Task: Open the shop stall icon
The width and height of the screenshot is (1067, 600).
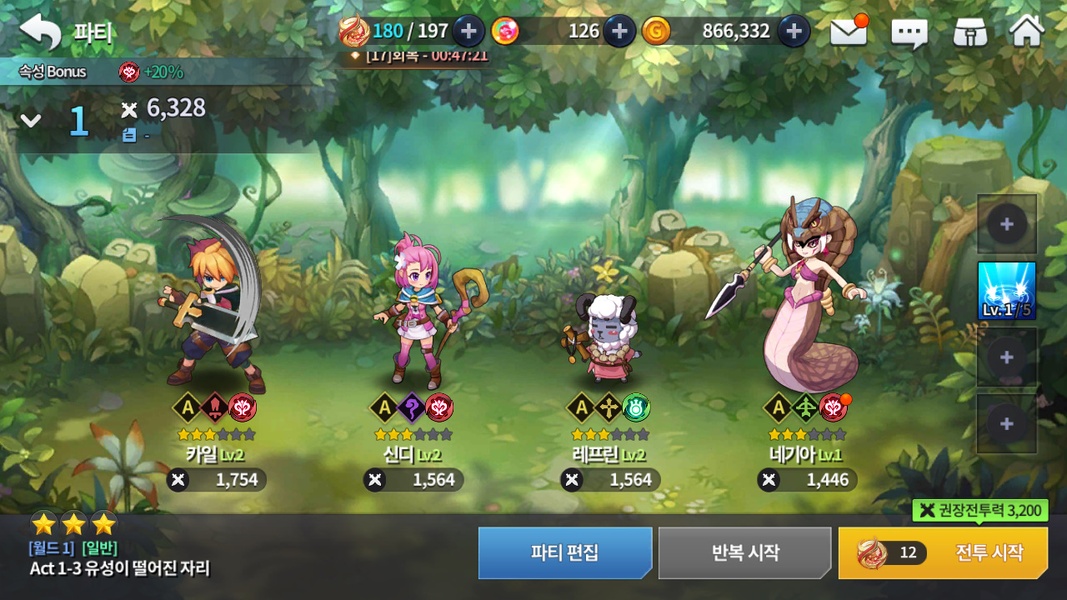Action: (969, 33)
